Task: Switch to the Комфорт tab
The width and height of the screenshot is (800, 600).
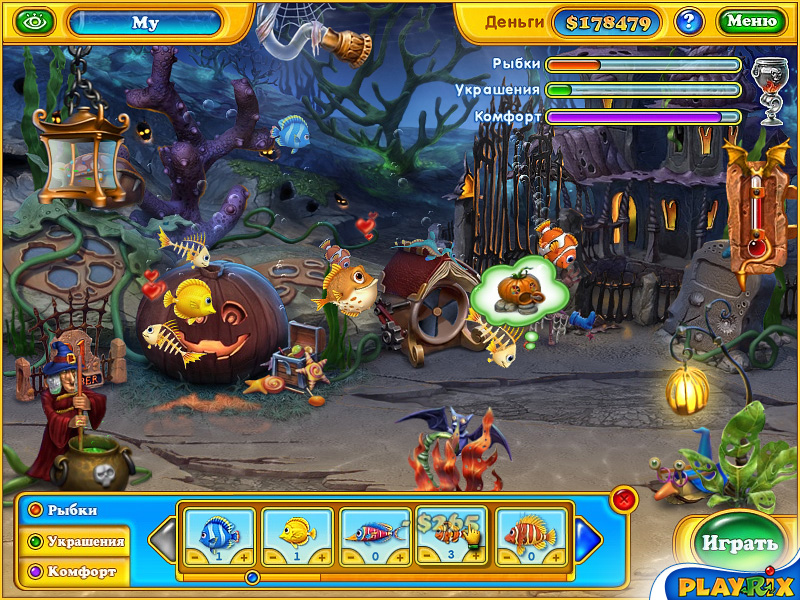Action: click(74, 573)
